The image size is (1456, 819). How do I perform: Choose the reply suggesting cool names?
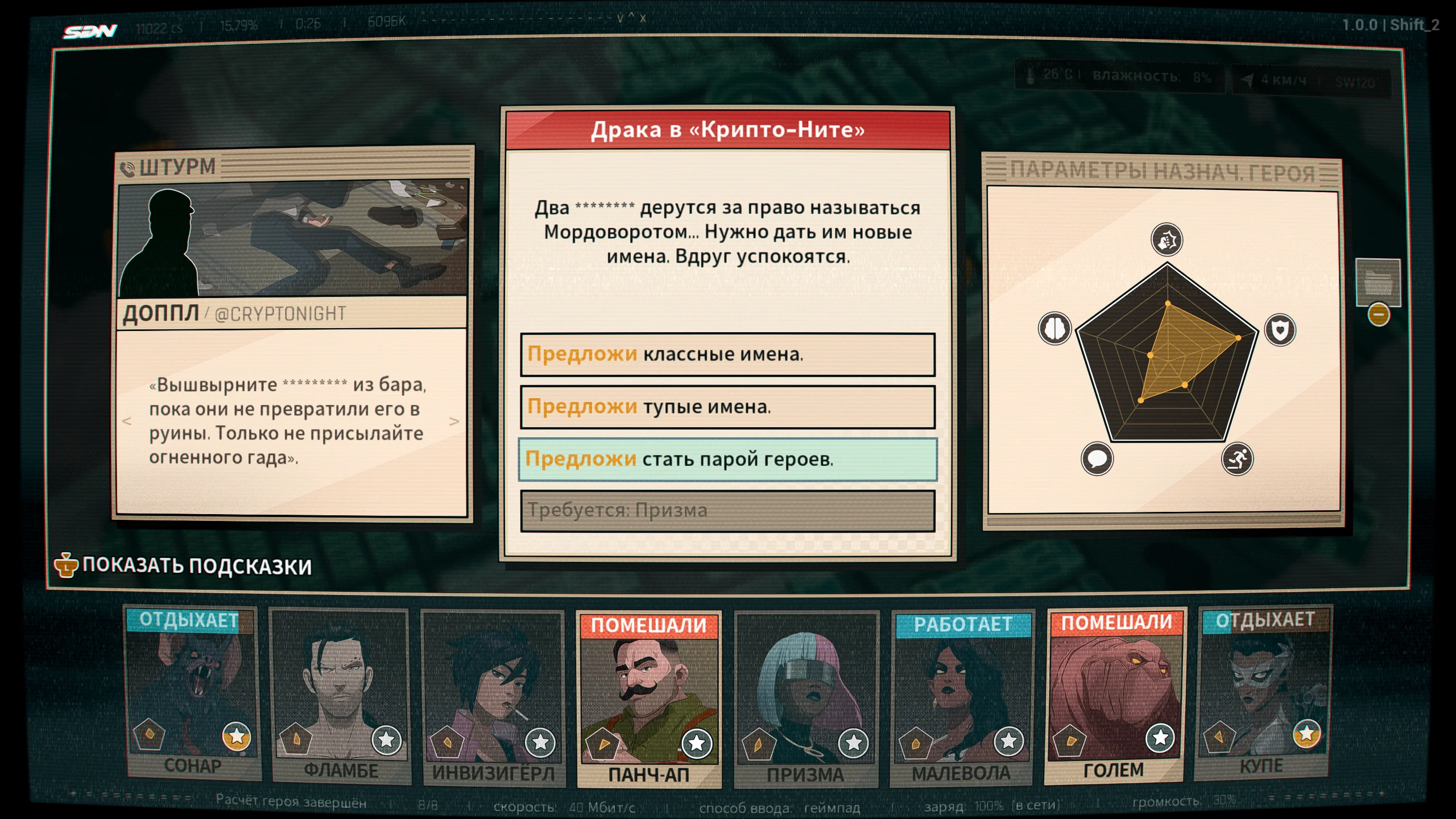click(727, 354)
